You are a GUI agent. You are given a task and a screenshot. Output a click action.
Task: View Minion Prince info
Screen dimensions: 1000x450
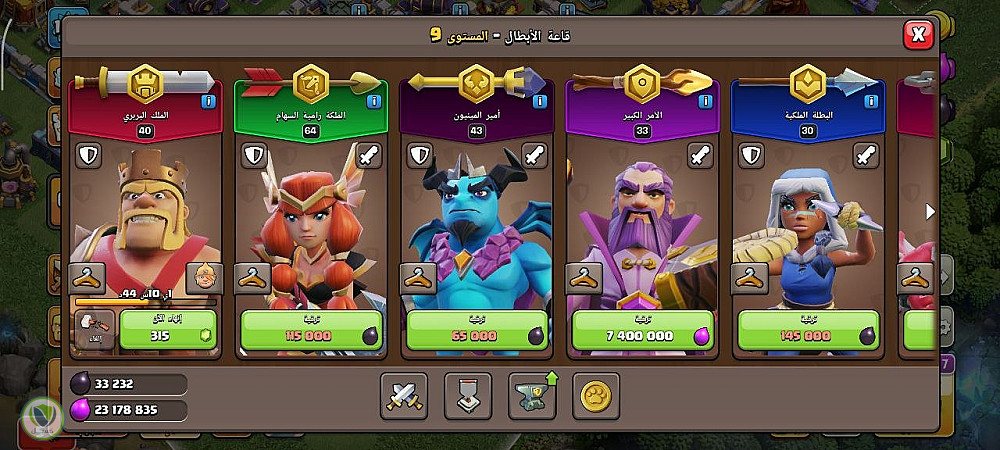tap(540, 101)
